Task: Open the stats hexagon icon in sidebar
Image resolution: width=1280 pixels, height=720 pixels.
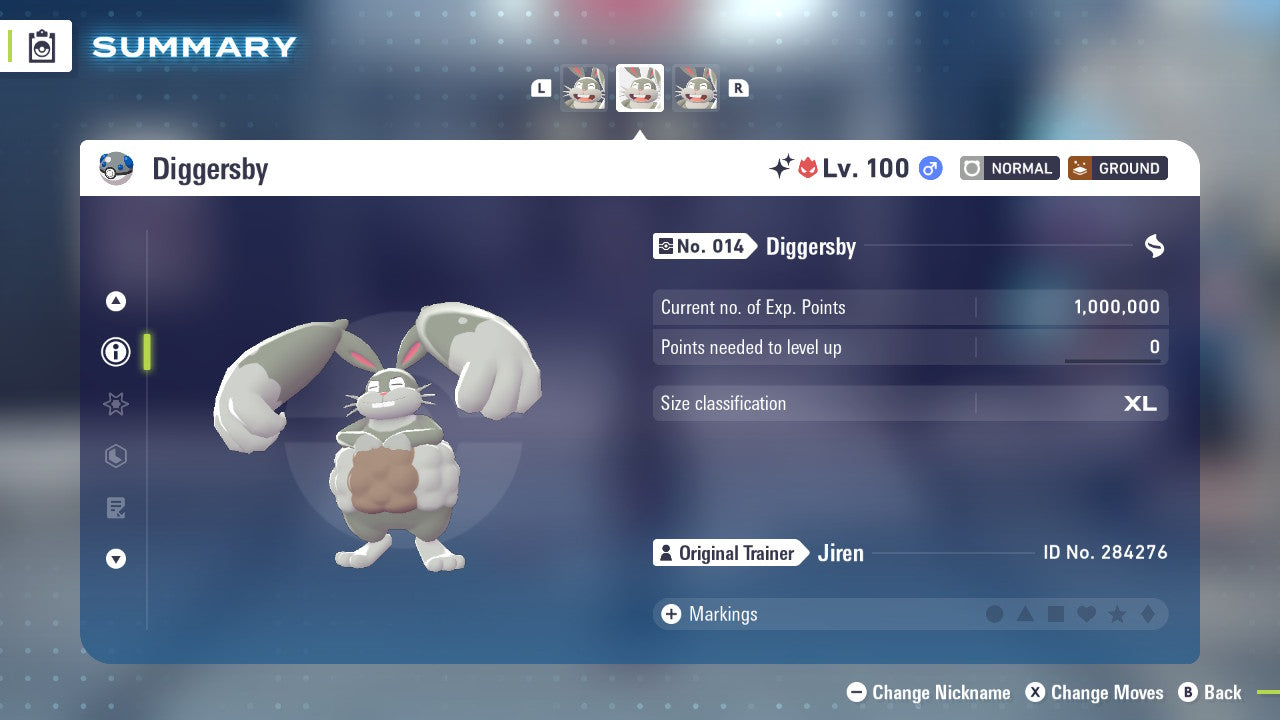Action: click(116, 456)
